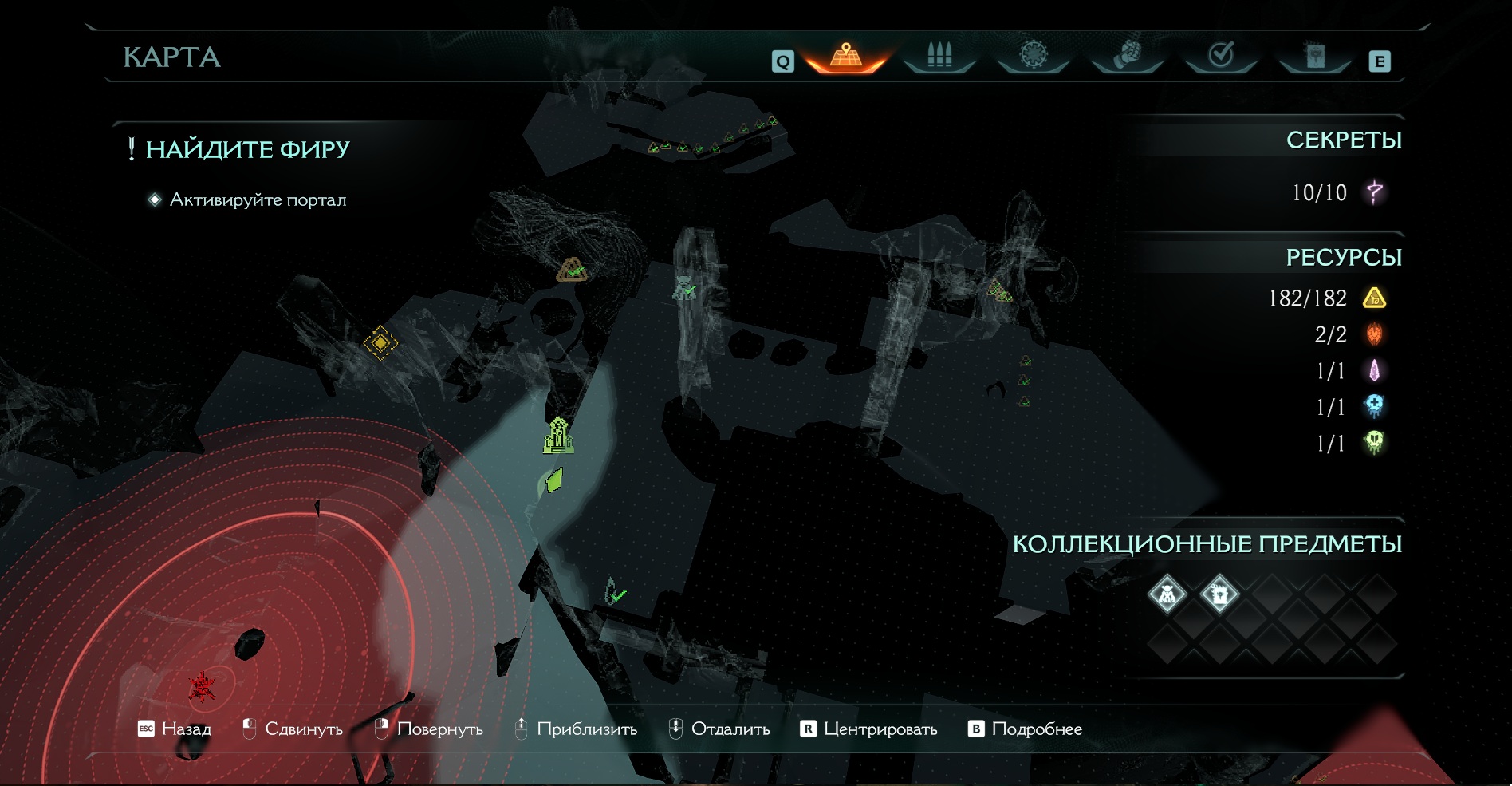The height and width of the screenshot is (786, 1512).
Task: Open the map tab with pin icon
Action: 846,56
